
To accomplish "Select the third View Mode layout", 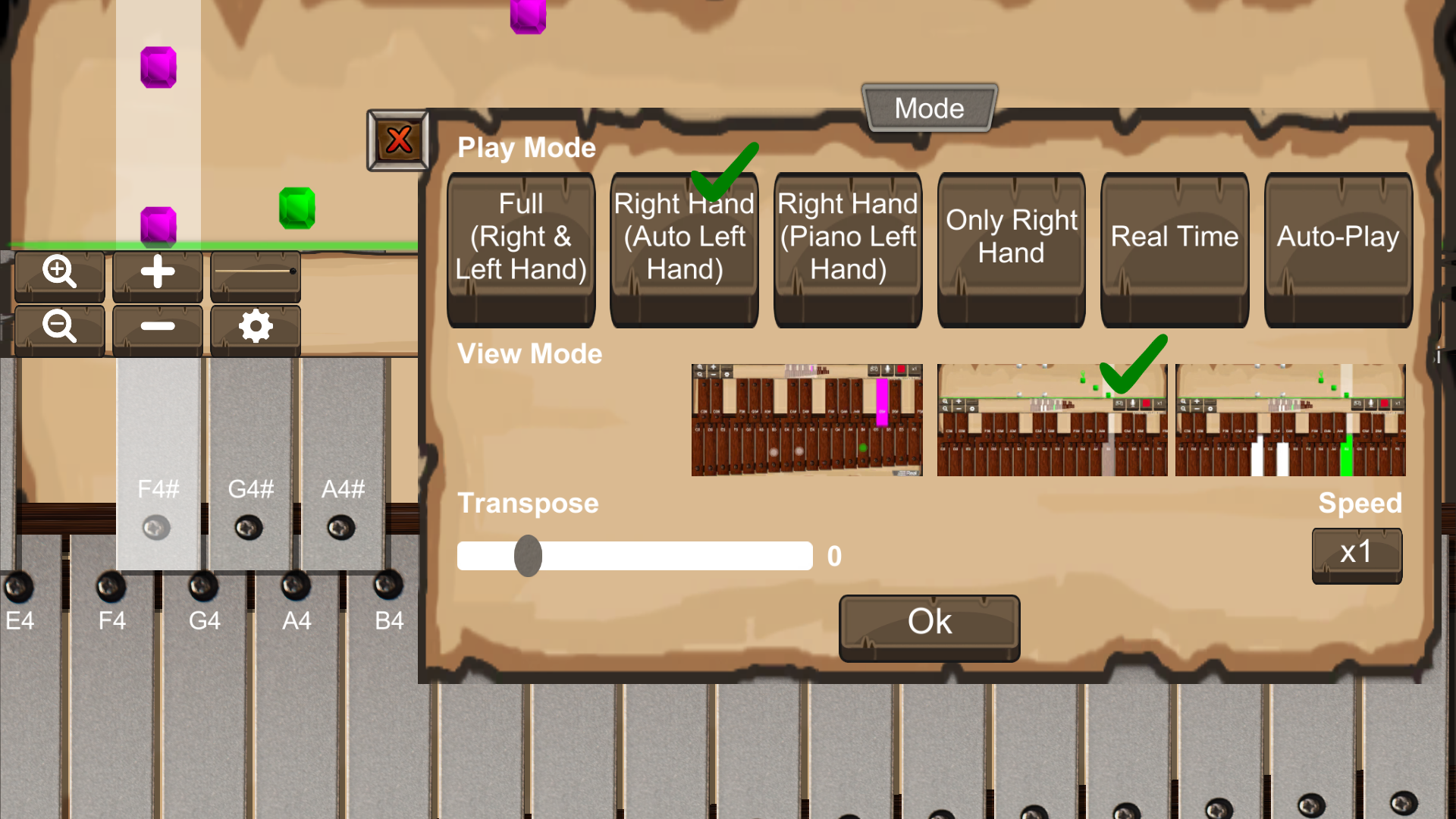I will pyautogui.click(x=1289, y=419).
